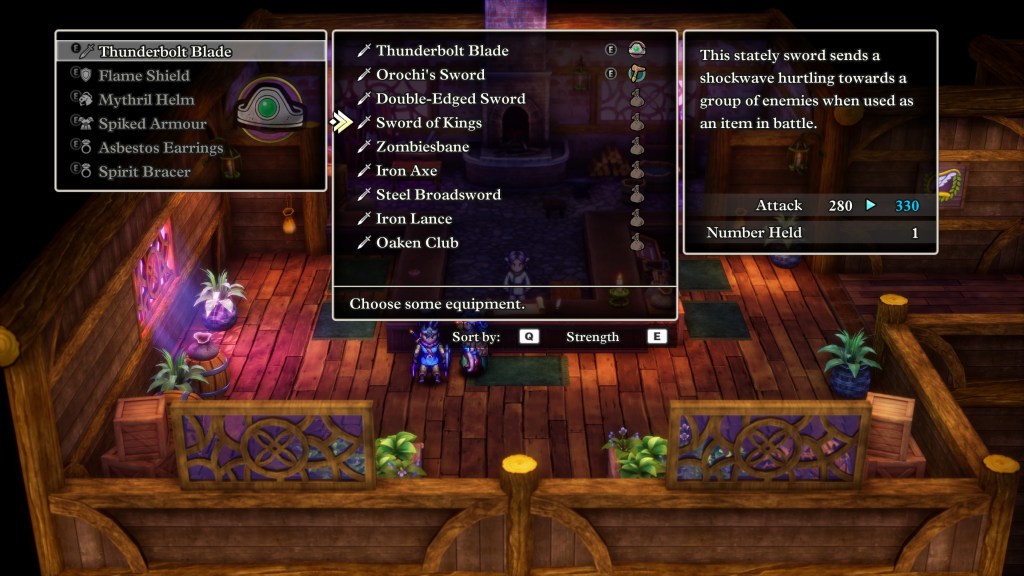The width and height of the screenshot is (1024, 576).
Task: Select the equipped Thunderbolt Blade slot
Action: [x=164, y=51]
